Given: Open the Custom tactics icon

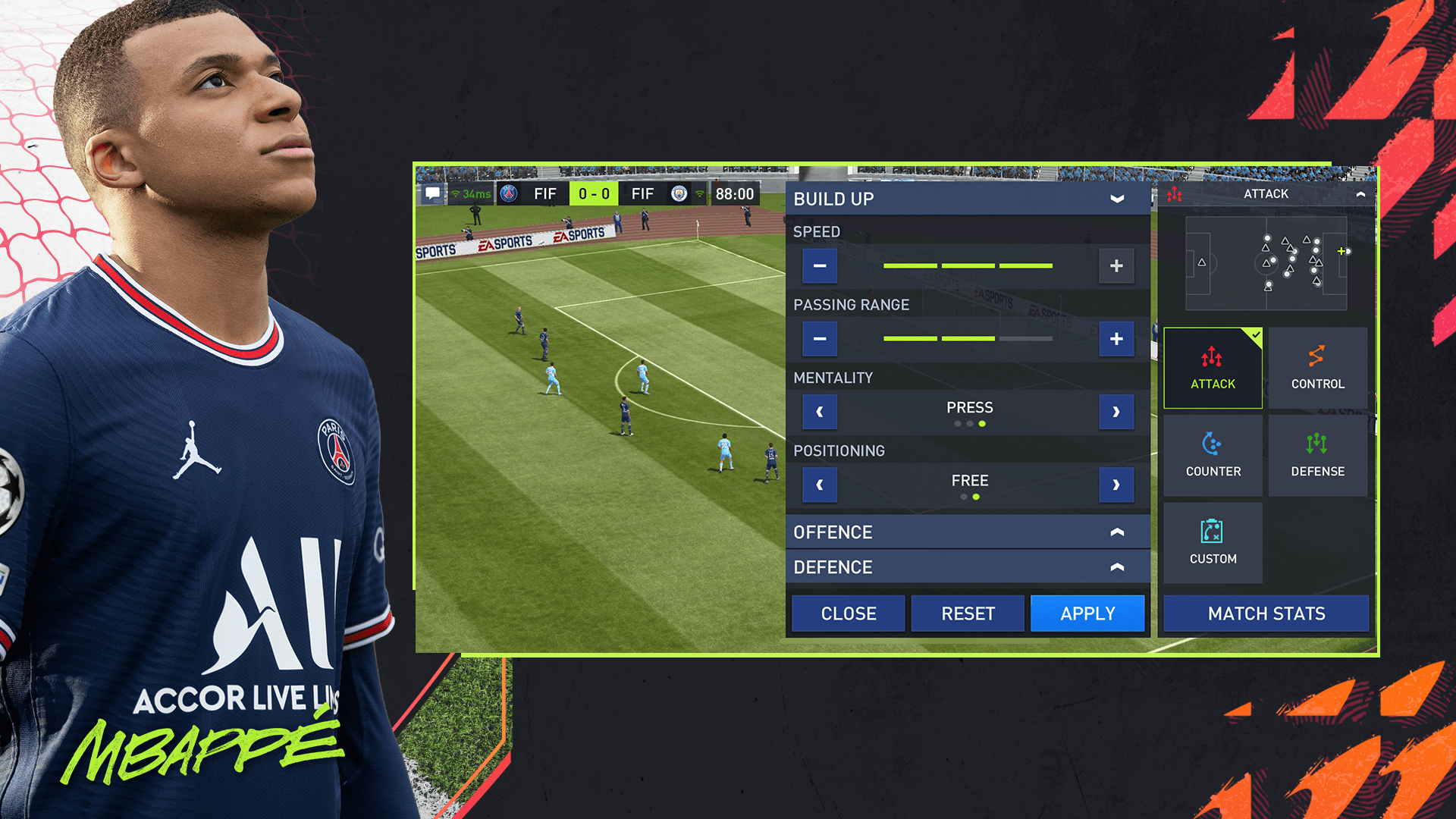Looking at the screenshot, I should [1213, 541].
